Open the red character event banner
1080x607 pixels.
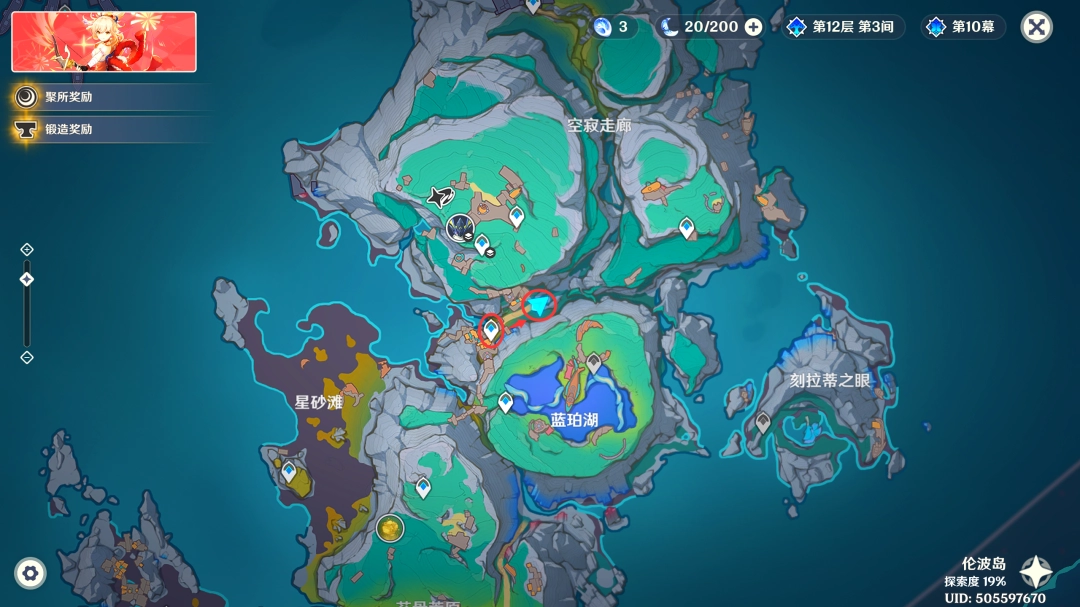104,42
